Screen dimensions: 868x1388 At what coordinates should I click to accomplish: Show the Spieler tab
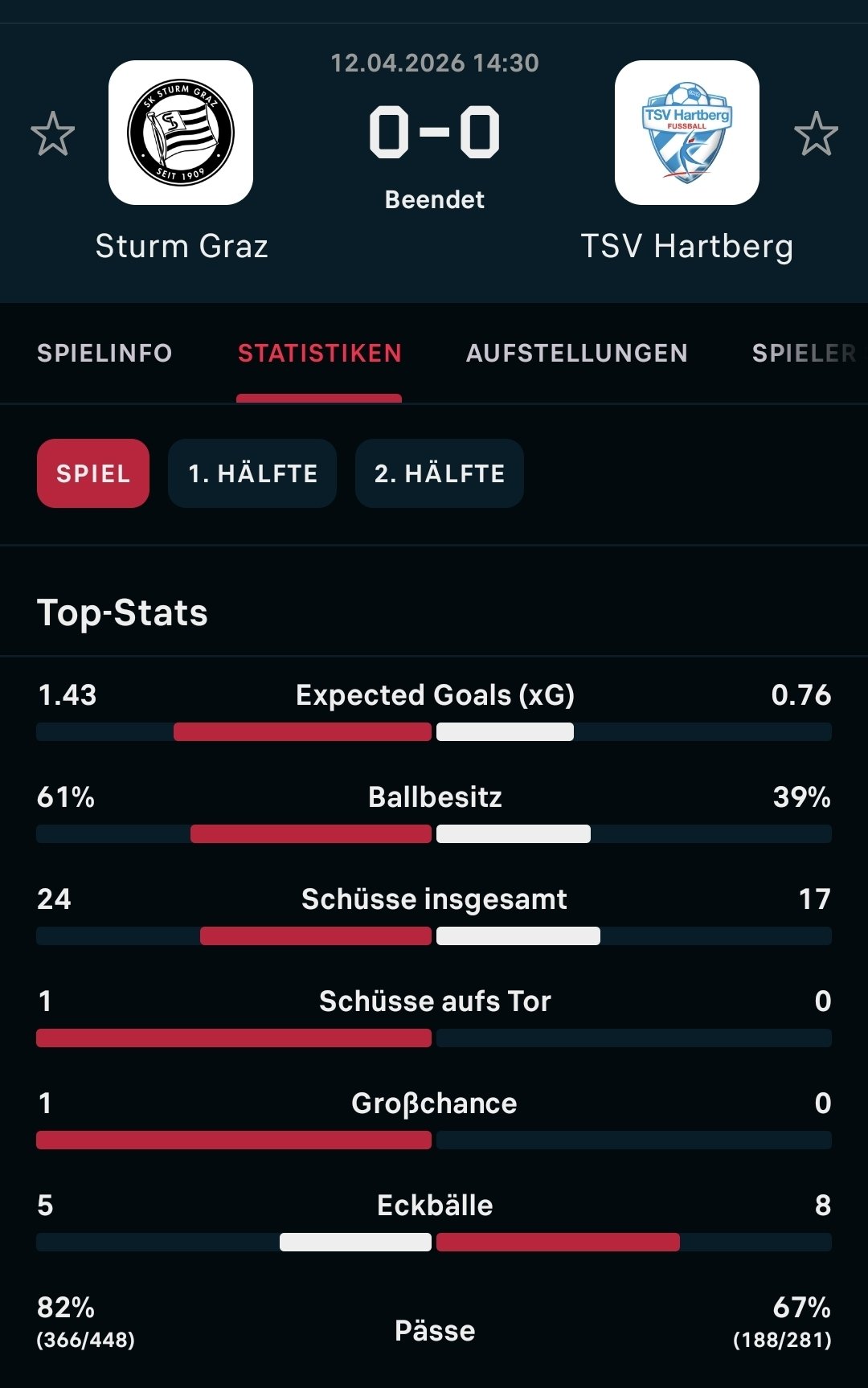click(804, 353)
